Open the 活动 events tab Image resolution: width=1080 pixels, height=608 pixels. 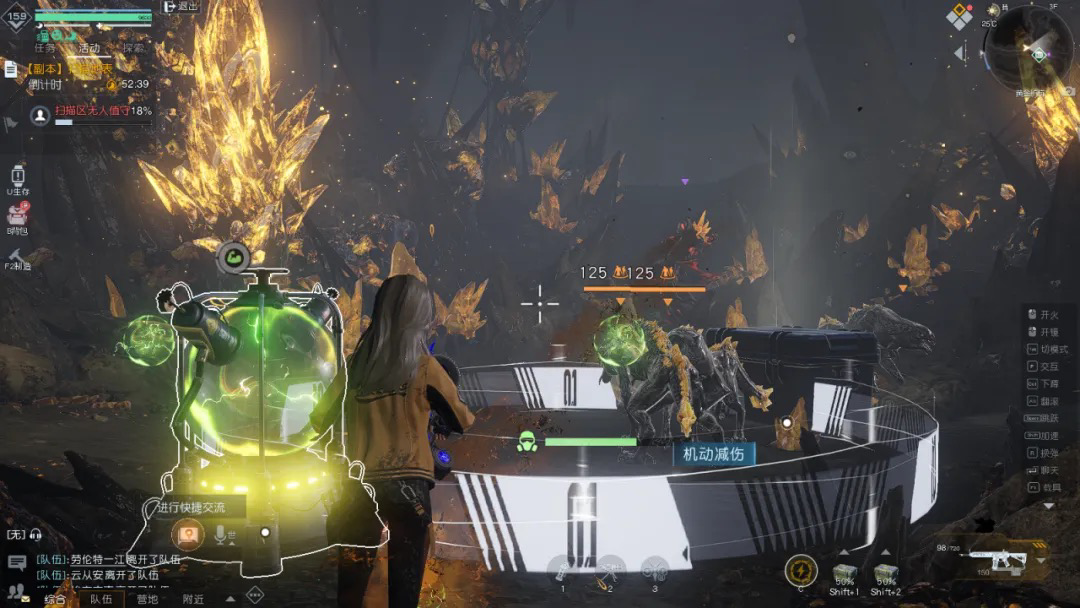pos(89,48)
